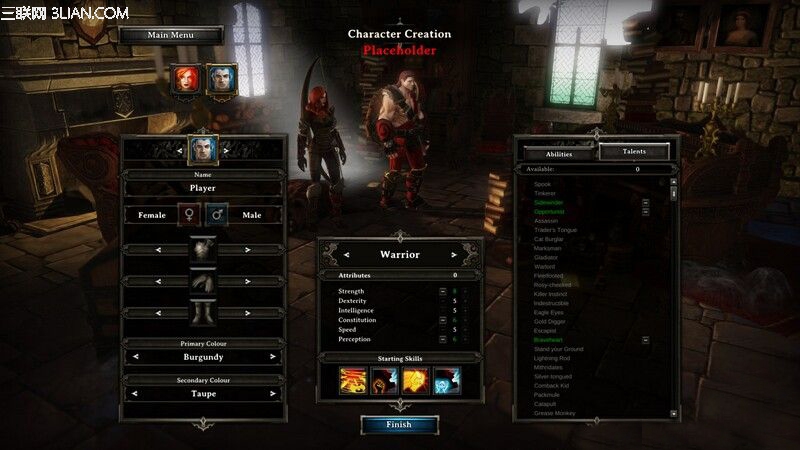This screenshot has width=800, height=450.
Task: Click the Bravehart talent minus button
Action: click(x=646, y=340)
